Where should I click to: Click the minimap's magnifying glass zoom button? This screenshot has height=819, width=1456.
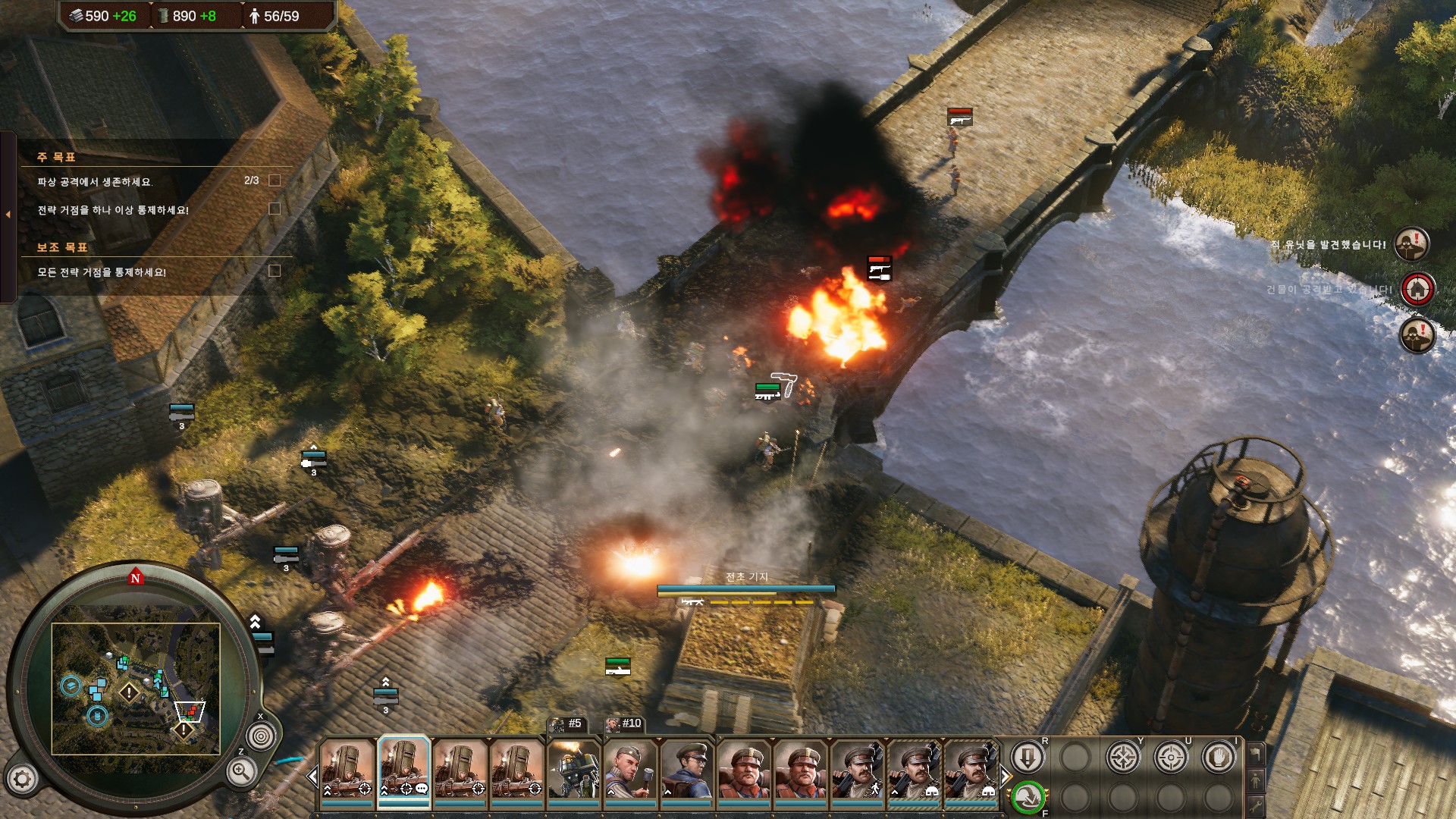click(241, 773)
